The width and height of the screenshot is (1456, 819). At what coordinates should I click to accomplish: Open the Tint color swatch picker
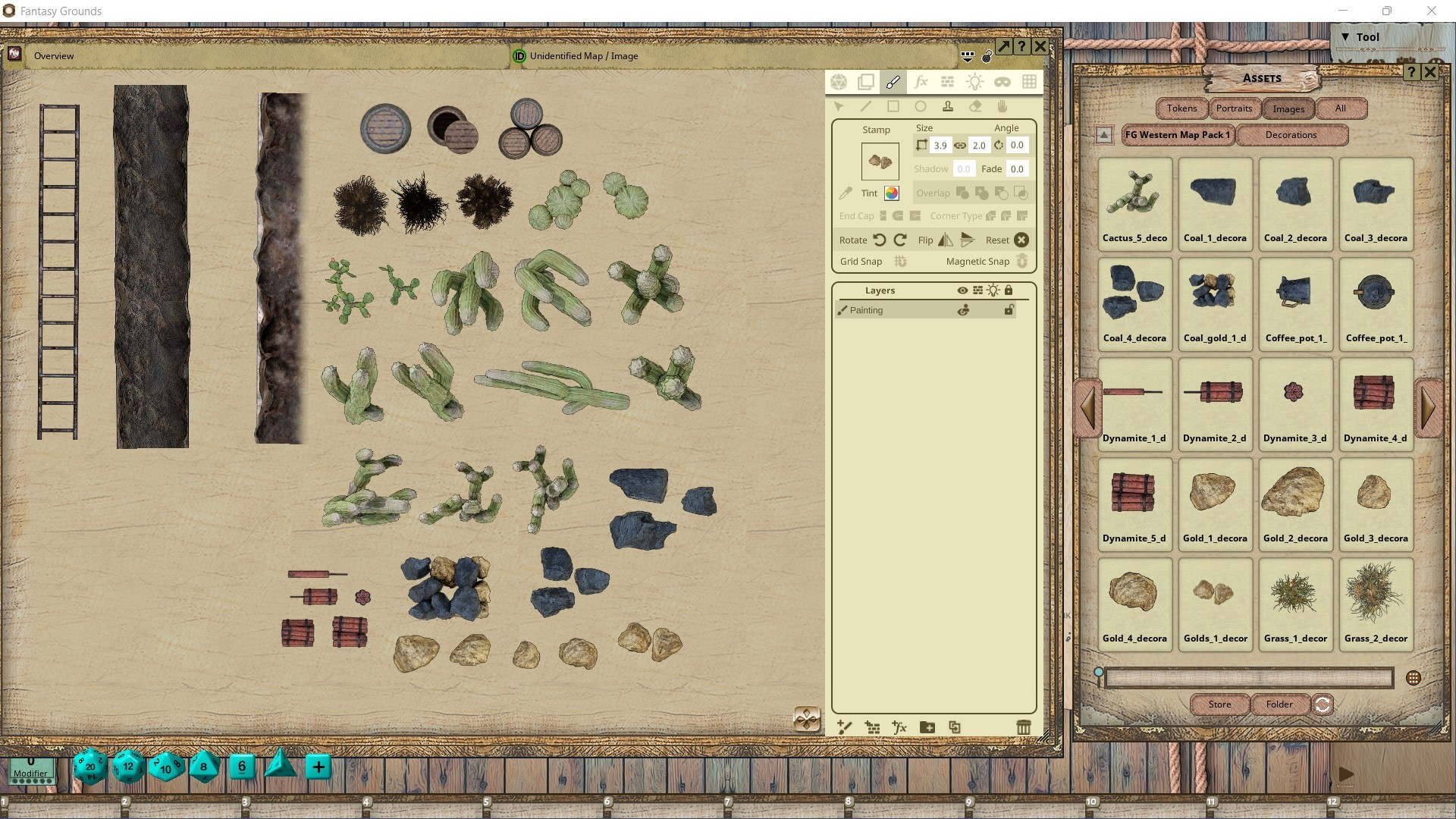[x=892, y=193]
